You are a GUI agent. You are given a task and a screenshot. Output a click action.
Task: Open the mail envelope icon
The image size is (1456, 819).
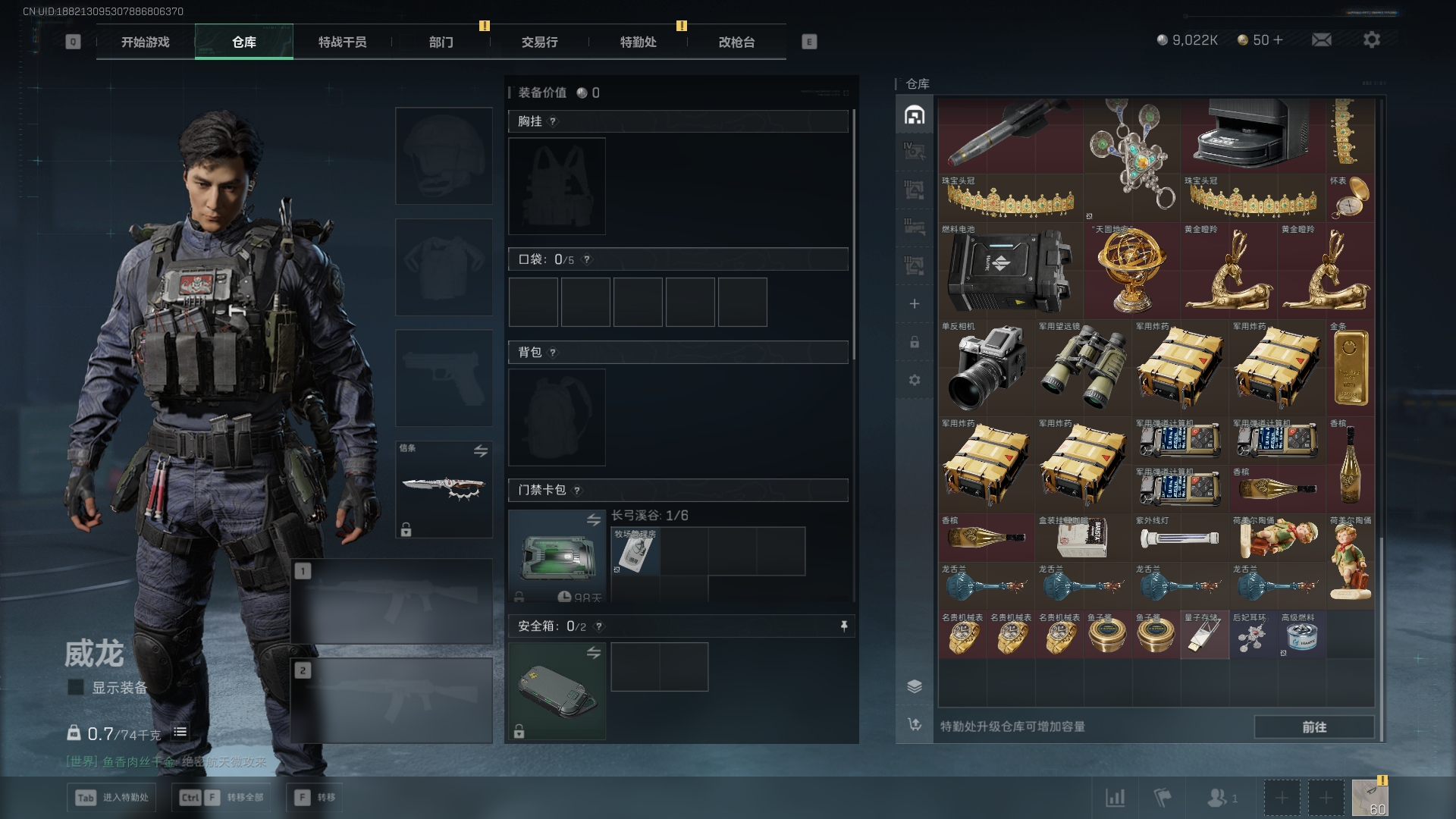pyautogui.click(x=1321, y=39)
